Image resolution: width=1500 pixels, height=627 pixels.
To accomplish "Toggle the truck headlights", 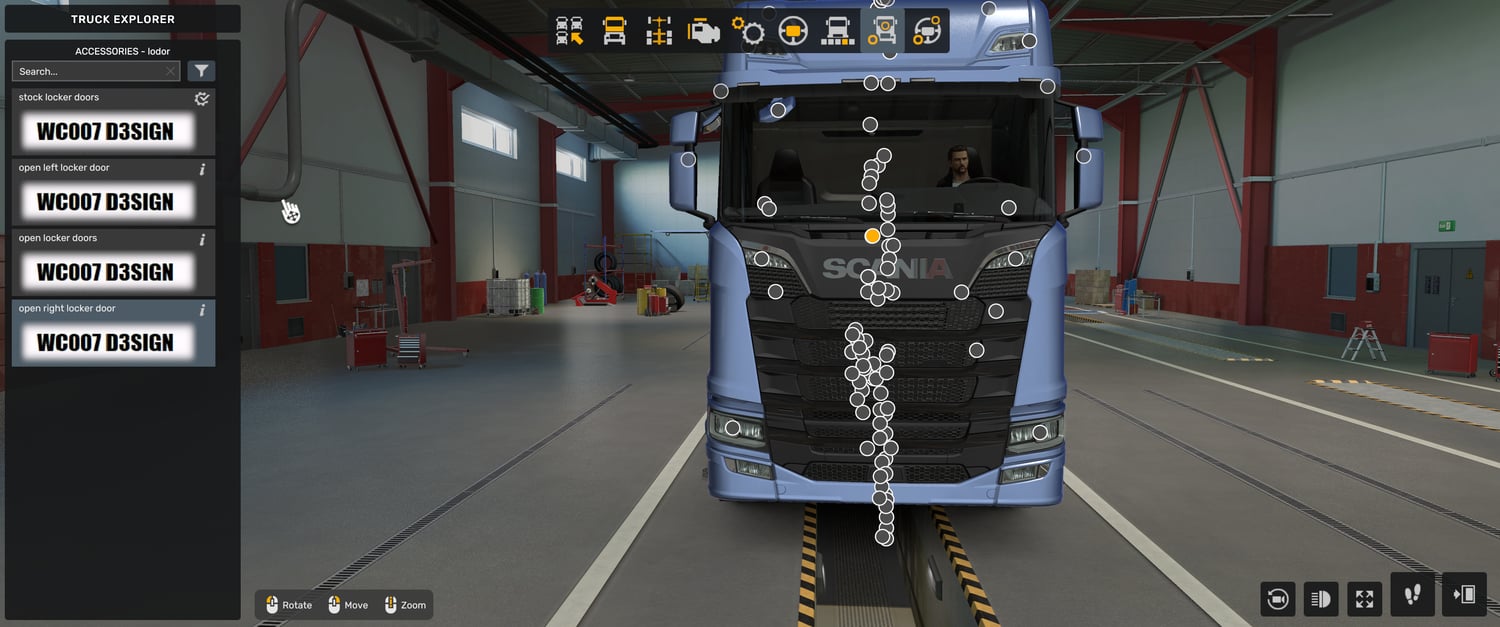I will pyautogui.click(x=1320, y=599).
